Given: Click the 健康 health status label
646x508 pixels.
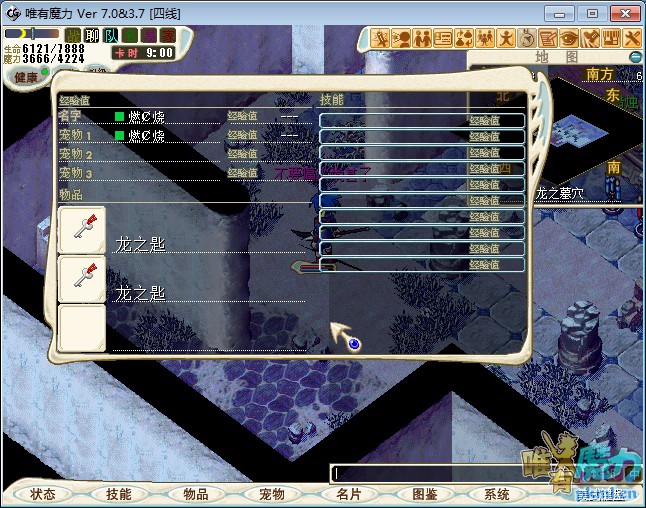Looking at the screenshot, I should [x=26, y=77].
